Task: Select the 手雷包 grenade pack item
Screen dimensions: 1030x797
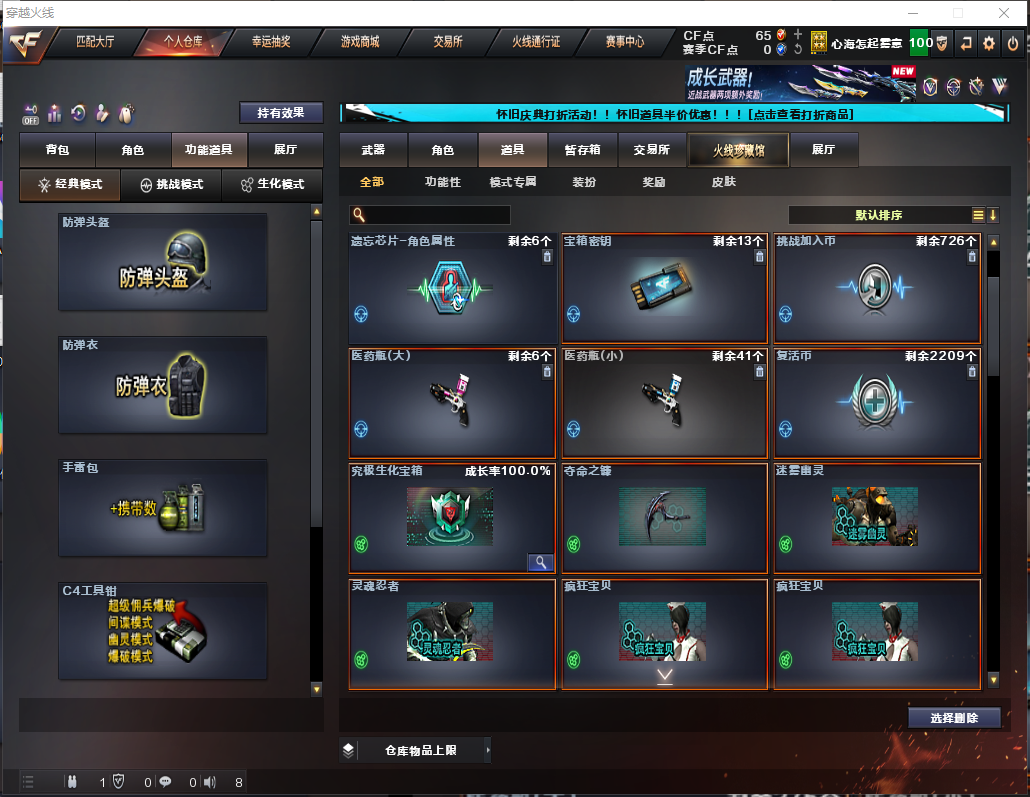Action: click(163, 508)
